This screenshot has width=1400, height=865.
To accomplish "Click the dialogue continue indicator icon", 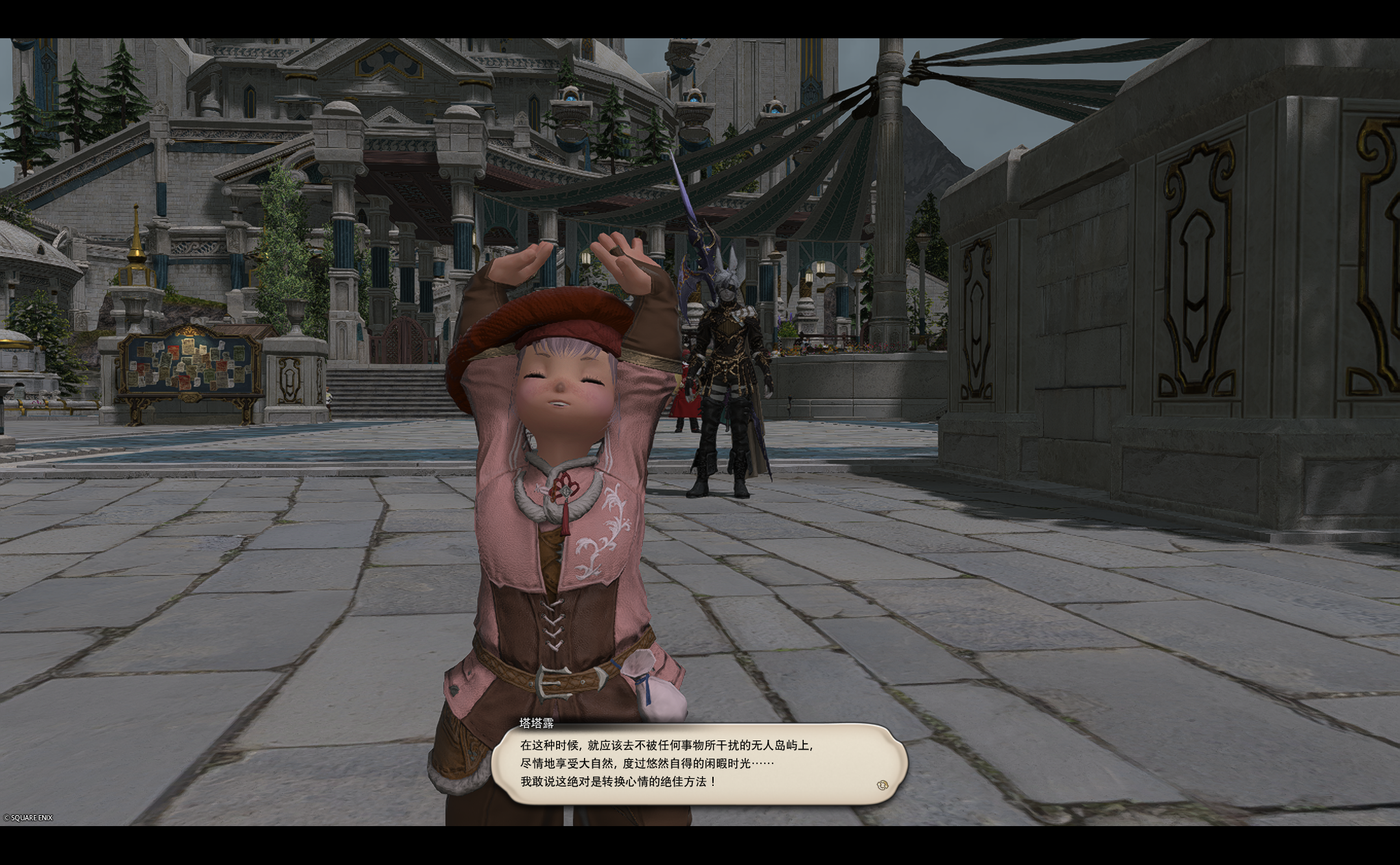I will tap(881, 785).
